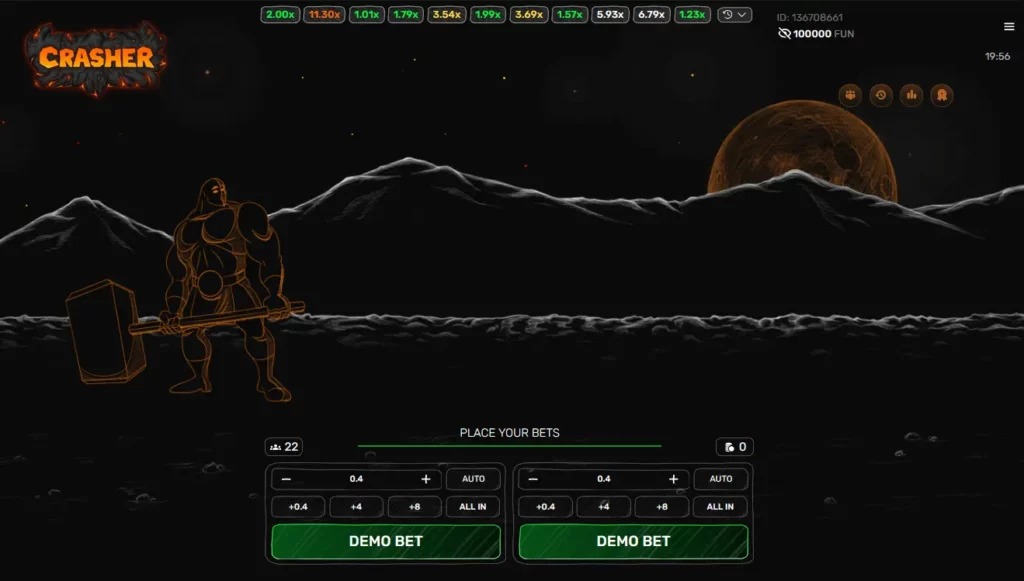Image resolution: width=1024 pixels, height=581 pixels.
Task: Toggle balance visibility with the crossed-eye icon
Action: (784, 34)
